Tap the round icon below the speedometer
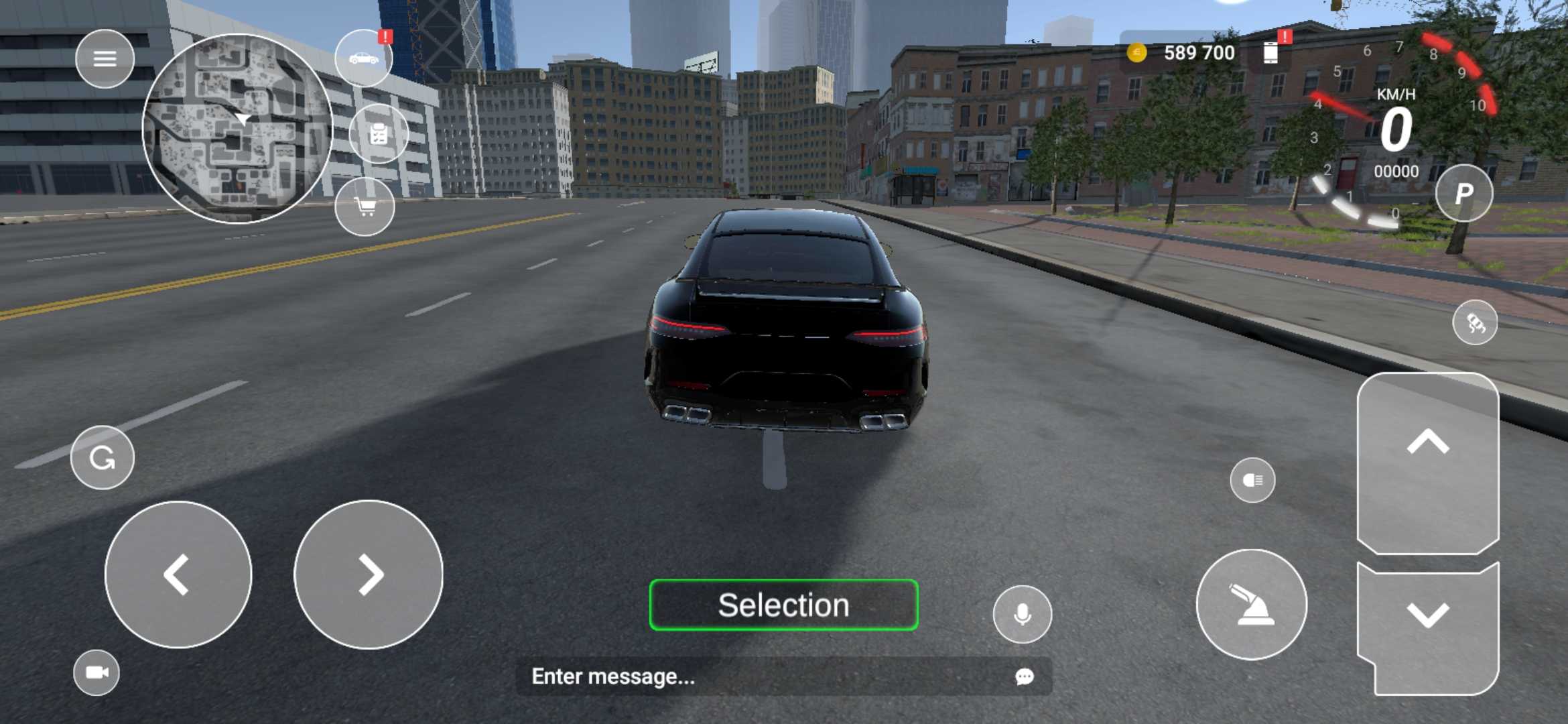Viewport: 1568px width, 724px height. pyautogui.click(x=1475, y=323)
